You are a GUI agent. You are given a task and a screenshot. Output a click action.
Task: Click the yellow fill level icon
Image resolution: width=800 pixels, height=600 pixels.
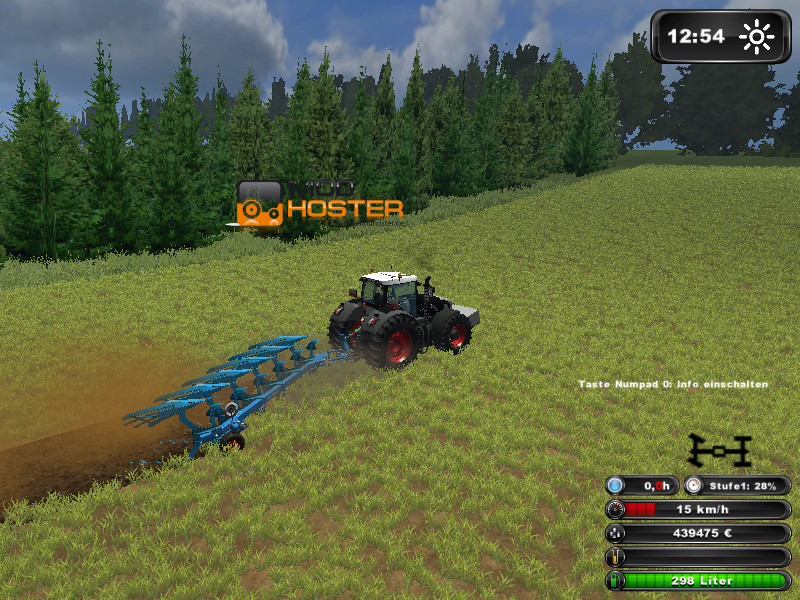click(x=617, y=557)
